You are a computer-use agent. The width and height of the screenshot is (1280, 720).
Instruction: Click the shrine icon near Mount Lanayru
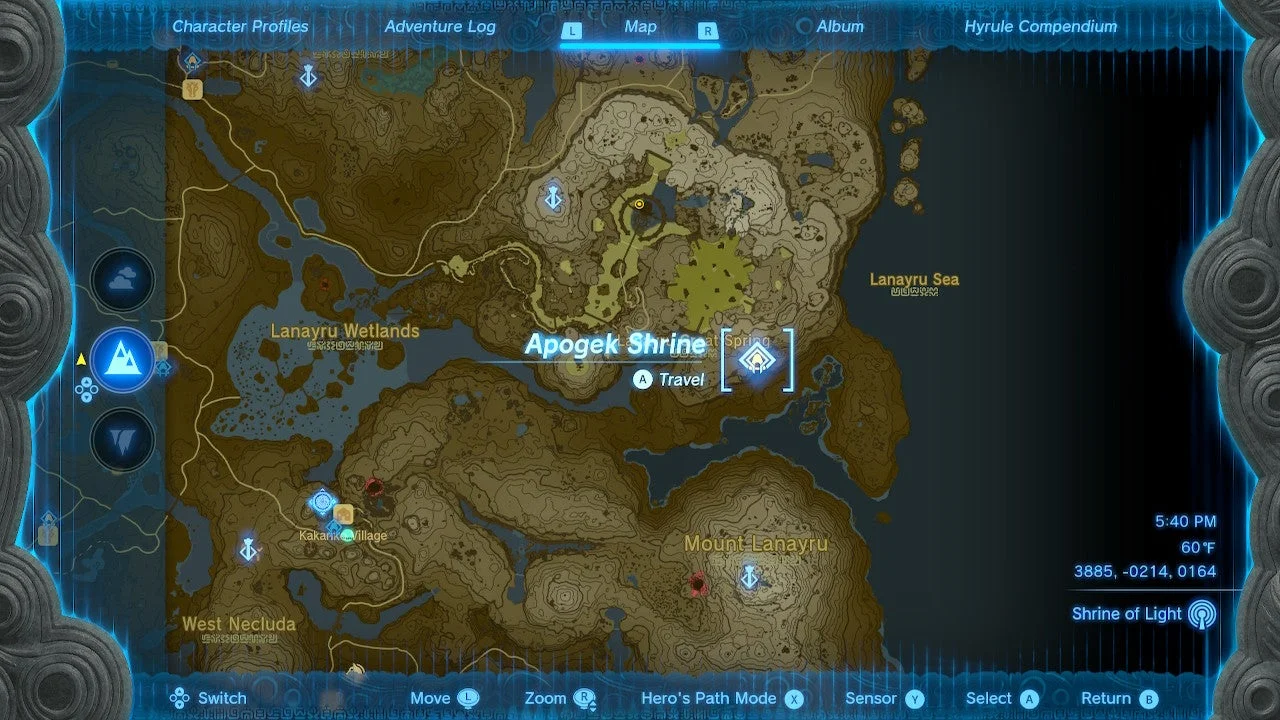point(750,577)
